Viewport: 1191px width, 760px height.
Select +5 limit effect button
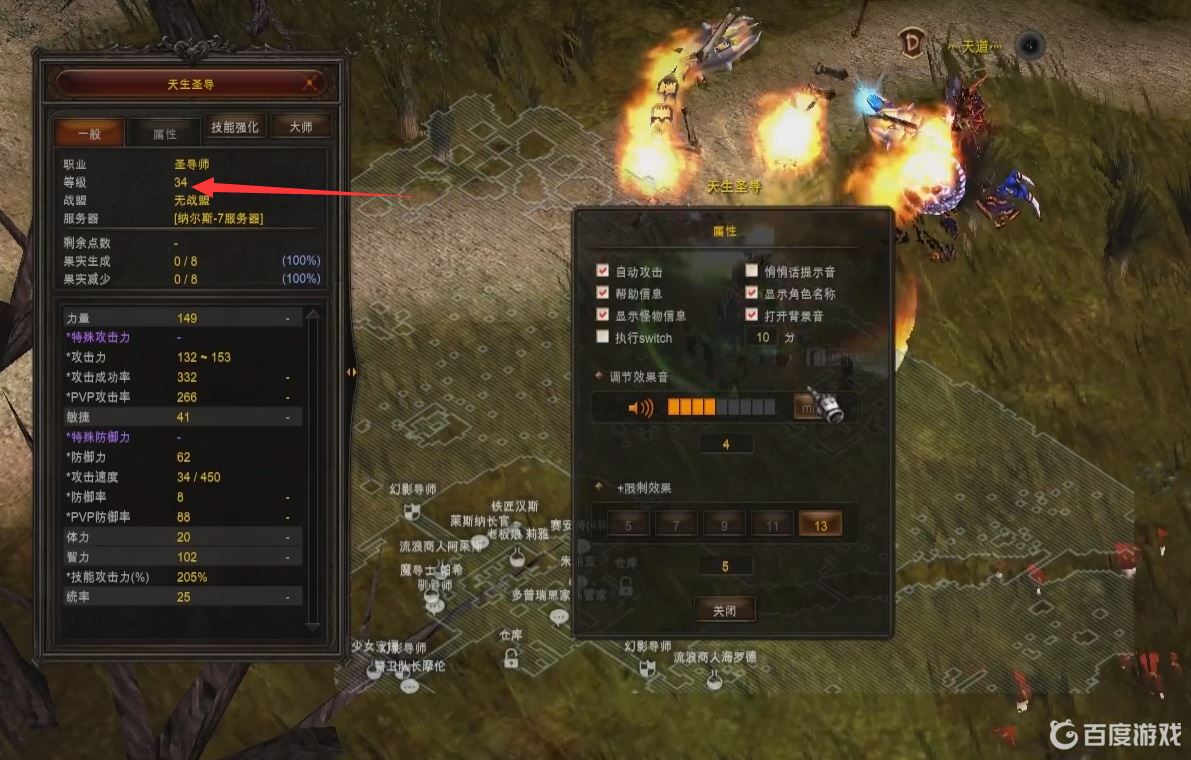pos(628,525)
